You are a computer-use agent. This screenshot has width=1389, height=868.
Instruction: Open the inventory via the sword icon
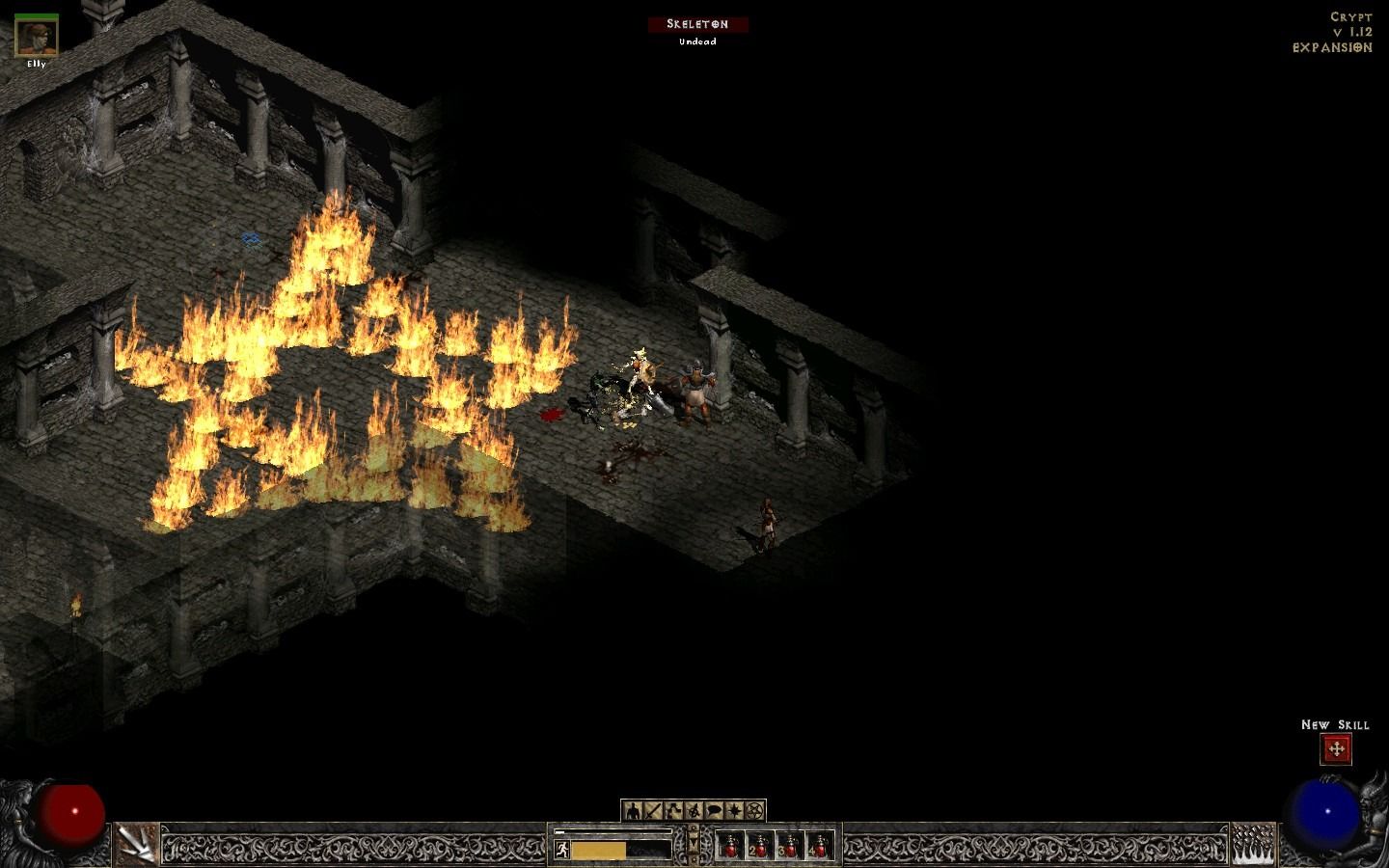pos(652,810)
